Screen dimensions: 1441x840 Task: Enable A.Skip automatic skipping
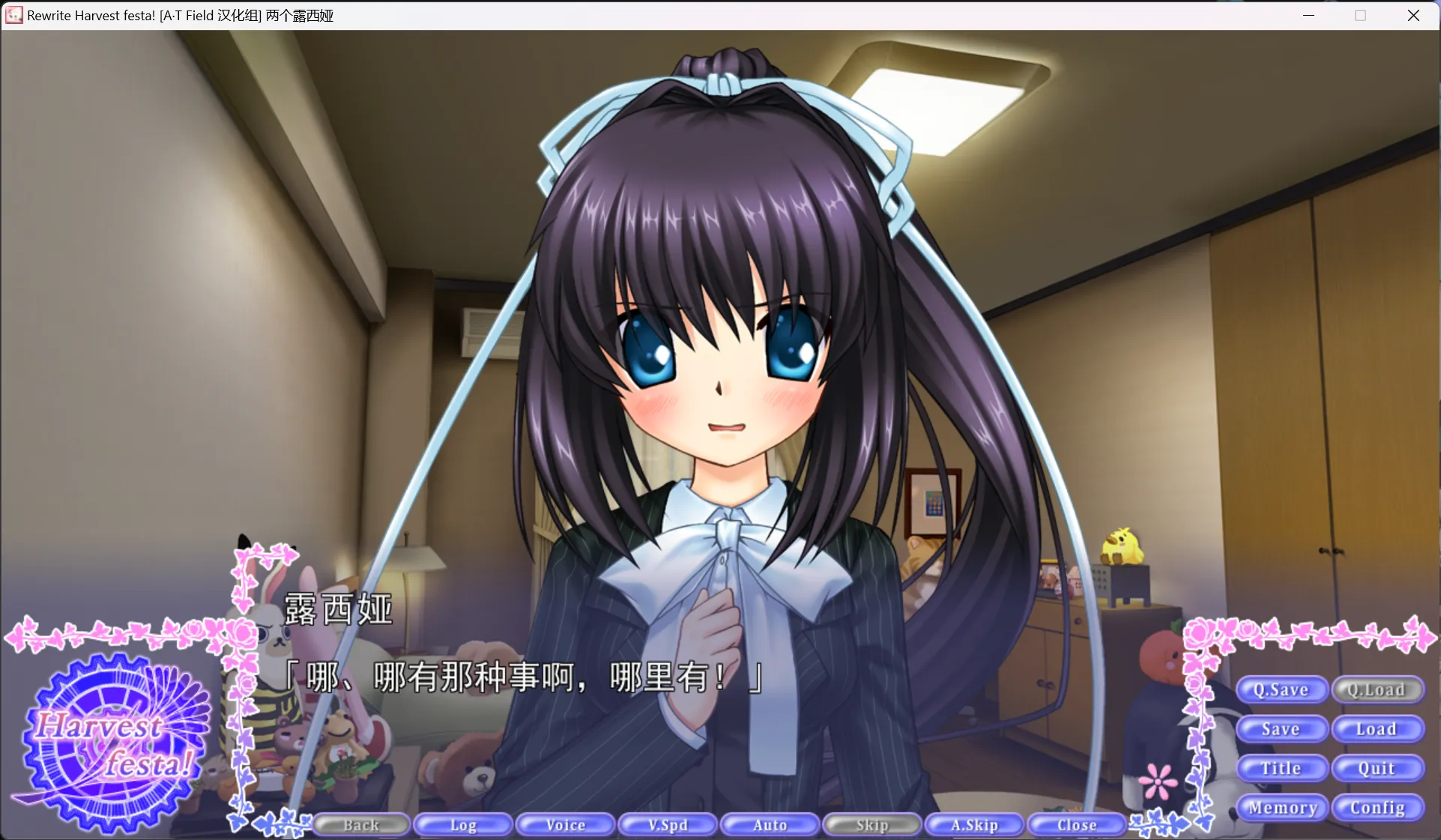coord(973,824)
